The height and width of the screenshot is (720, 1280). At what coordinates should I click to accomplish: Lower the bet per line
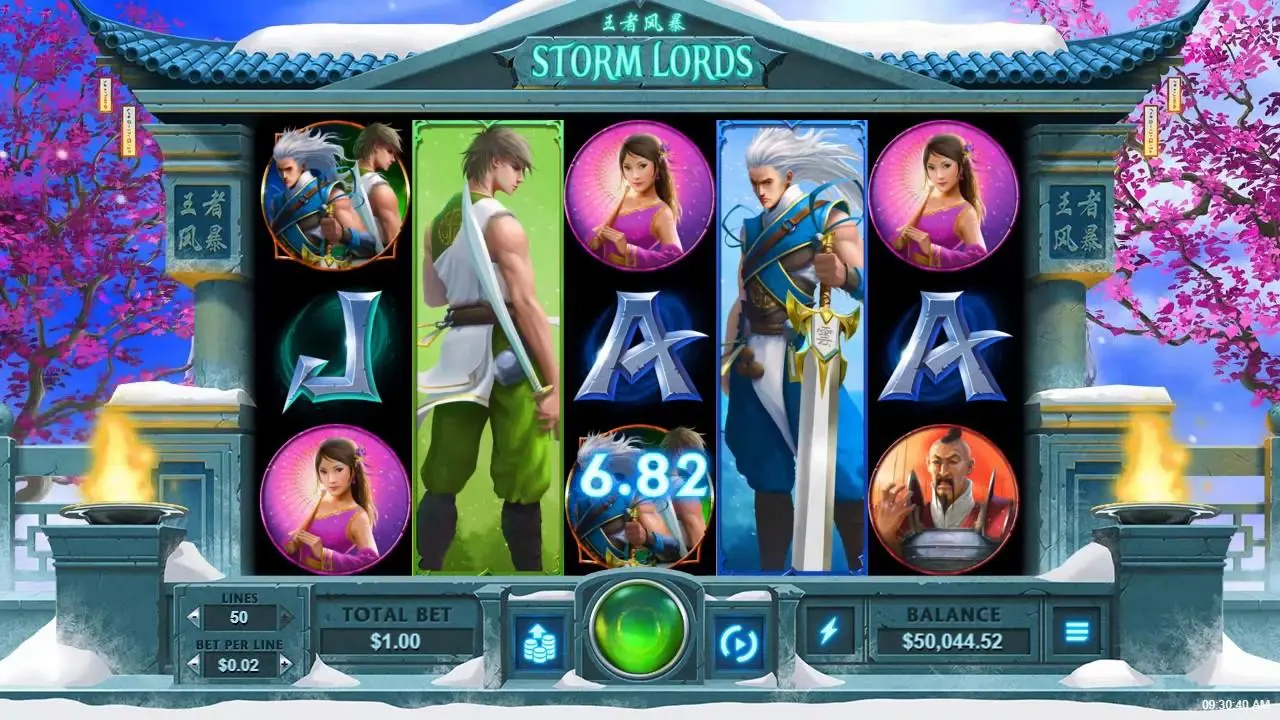(x=194, y=663)
